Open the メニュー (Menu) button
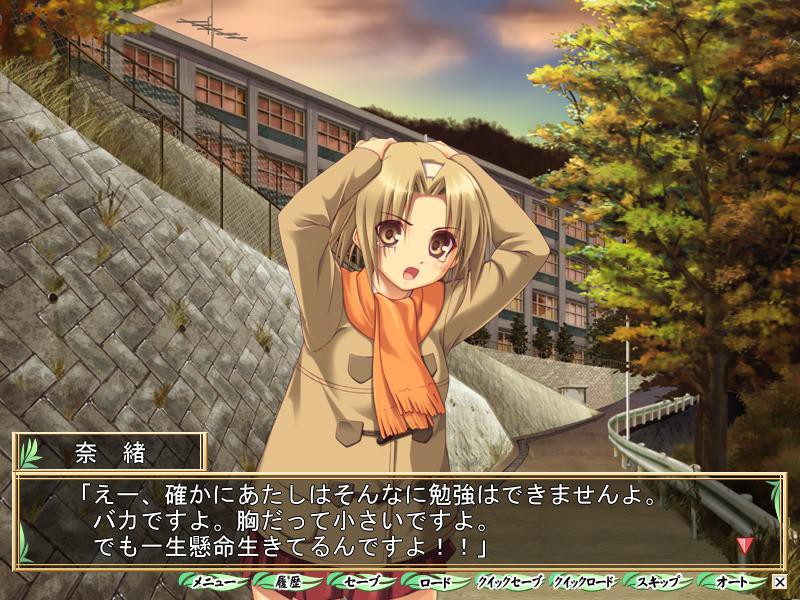This screenshot has width=800, height=600. (x=213, y=581)
